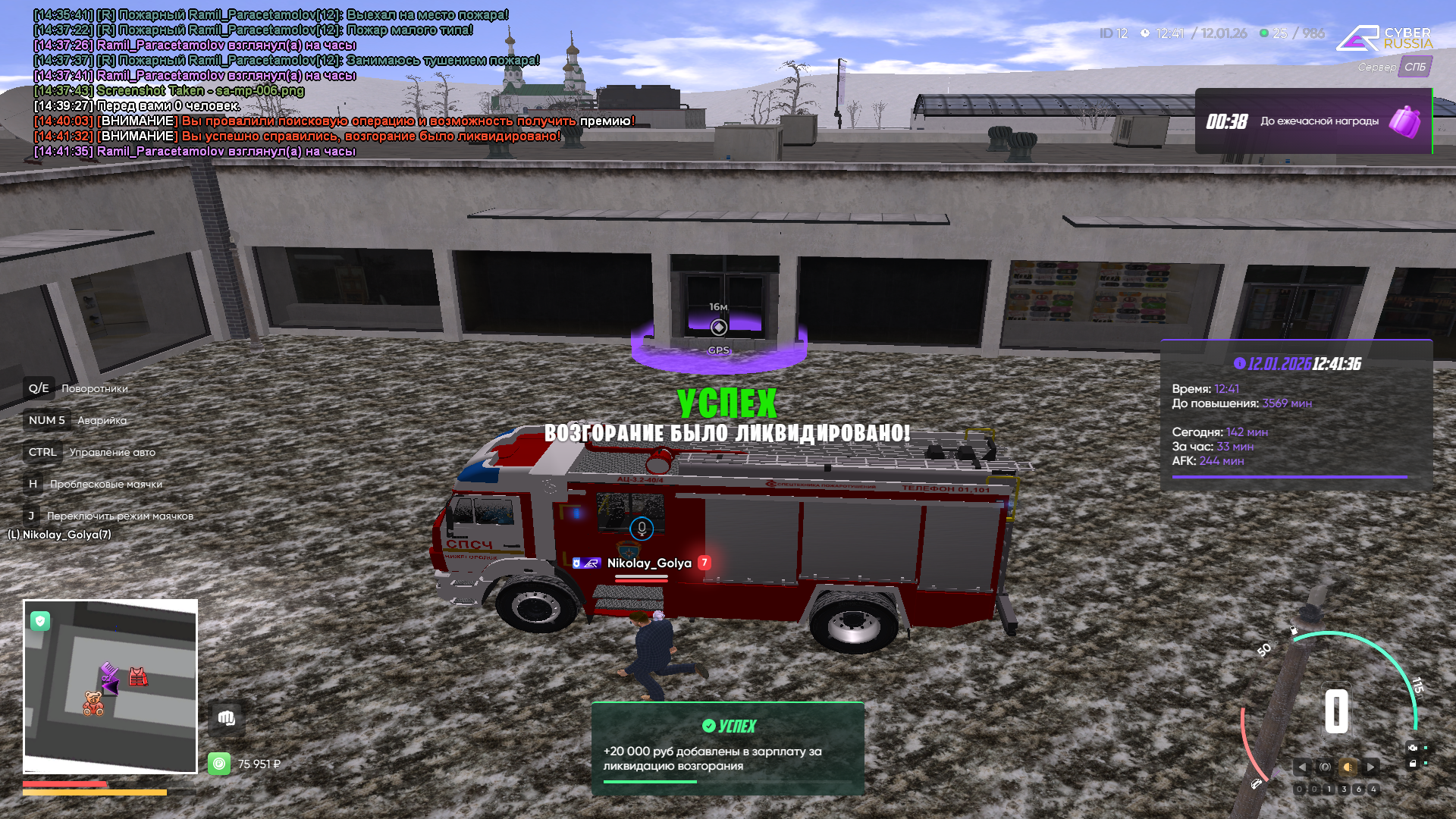Click the GPS waypoint marker
The width and height of the screenshot is (1456, 819).
(x=719, y=328)
